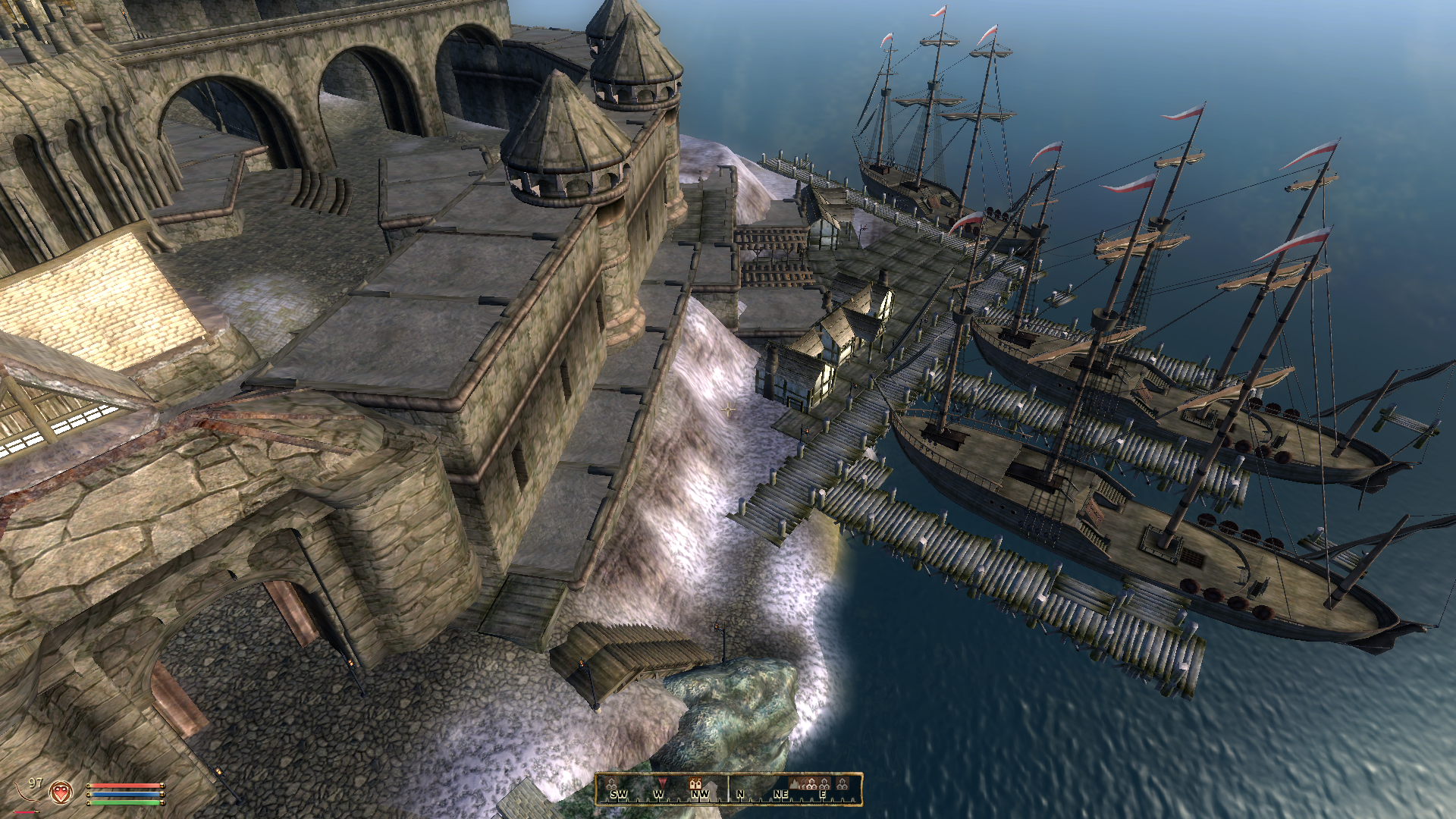The width and height of the screenshot is (1456, 819).
Task: Select the red heart spell icon
Action: [61, 793]
